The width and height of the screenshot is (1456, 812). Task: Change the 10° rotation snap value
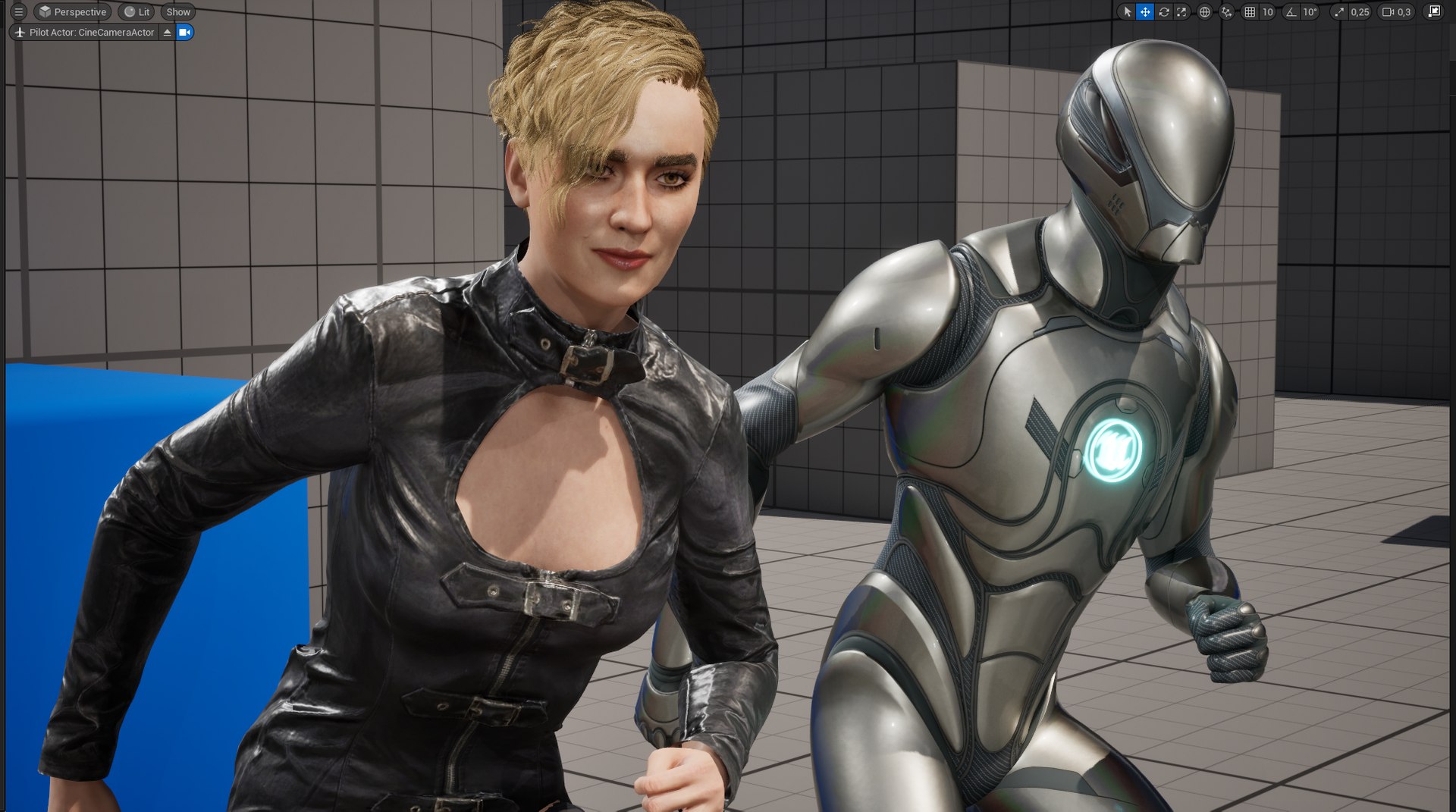click(1310, 12)
